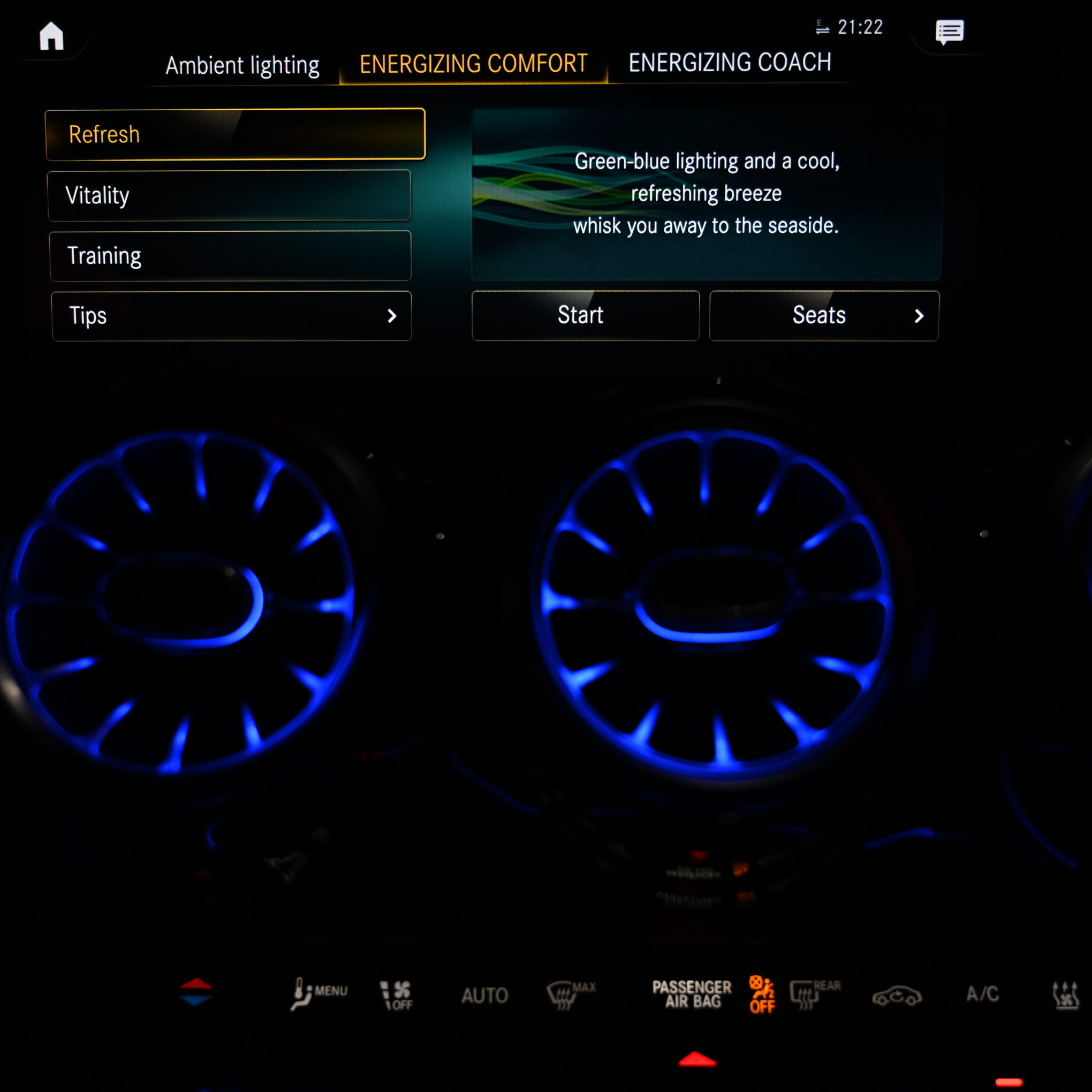Go to the home screen icon

(51, 36)
